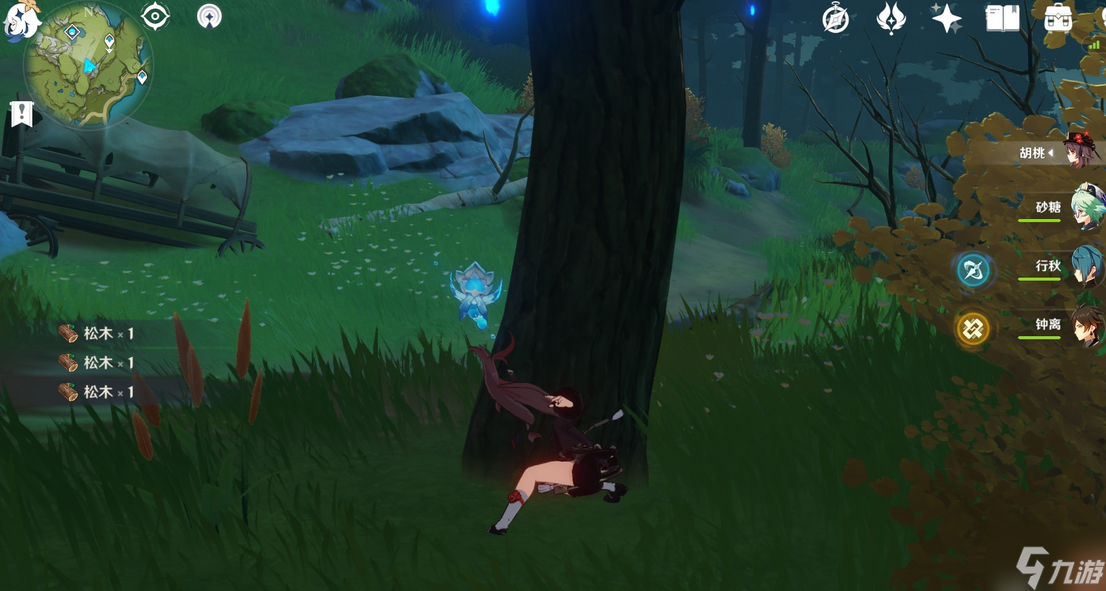Open the adventurer handbook book icon
Viewport: 1106px width, 591px height.
pos(1002,19)
